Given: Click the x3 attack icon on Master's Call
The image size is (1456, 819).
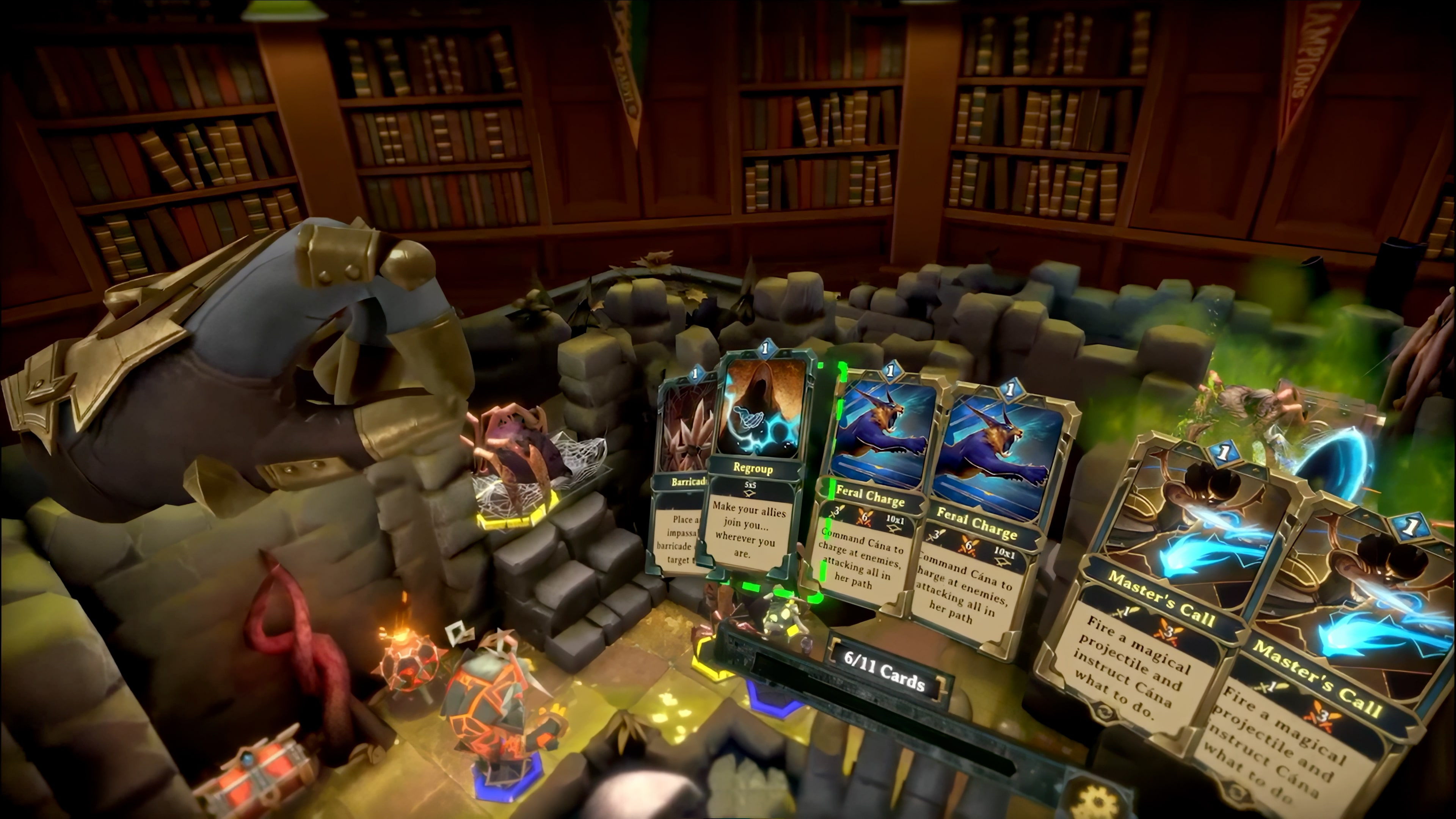Looking at the screenshot, I should (1167, 632).
